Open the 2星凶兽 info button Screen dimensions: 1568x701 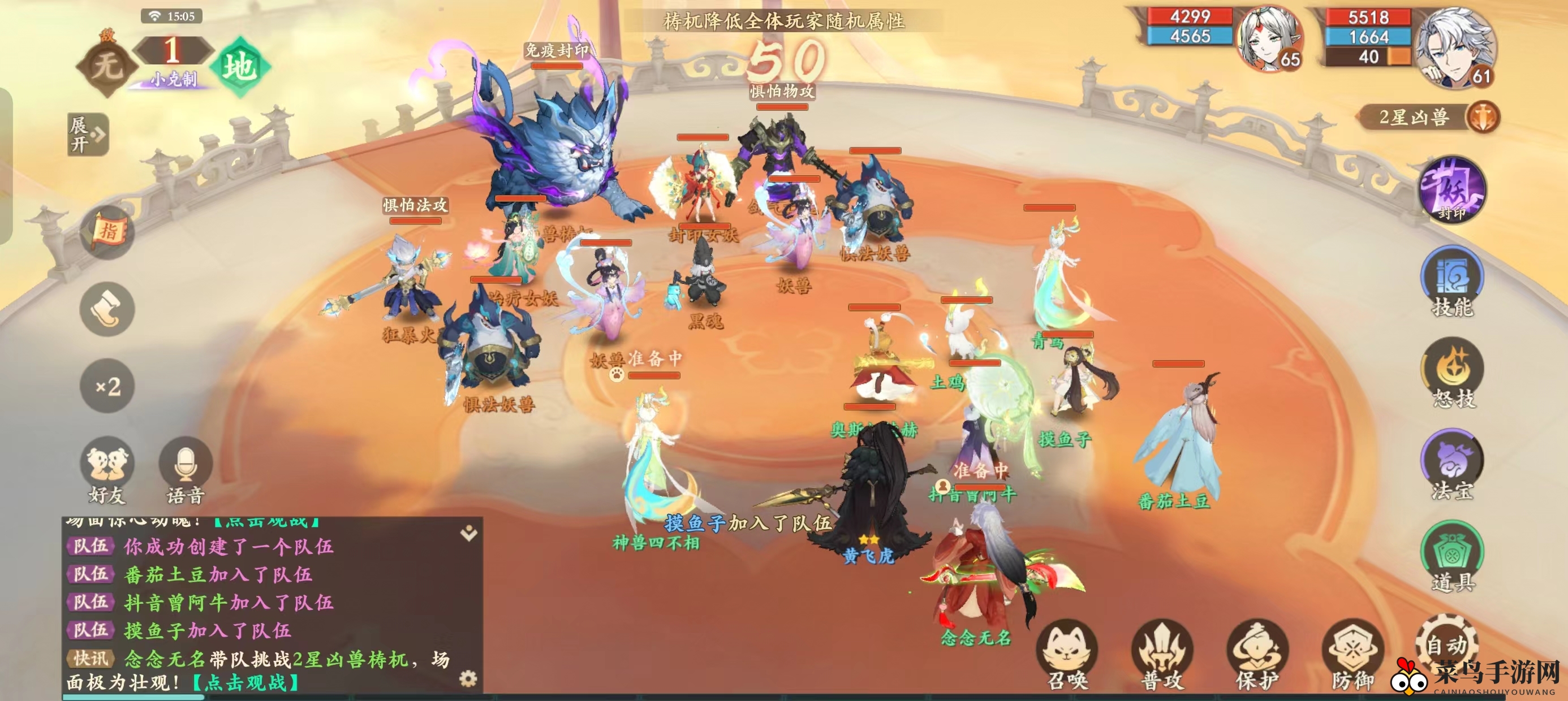1482,117
